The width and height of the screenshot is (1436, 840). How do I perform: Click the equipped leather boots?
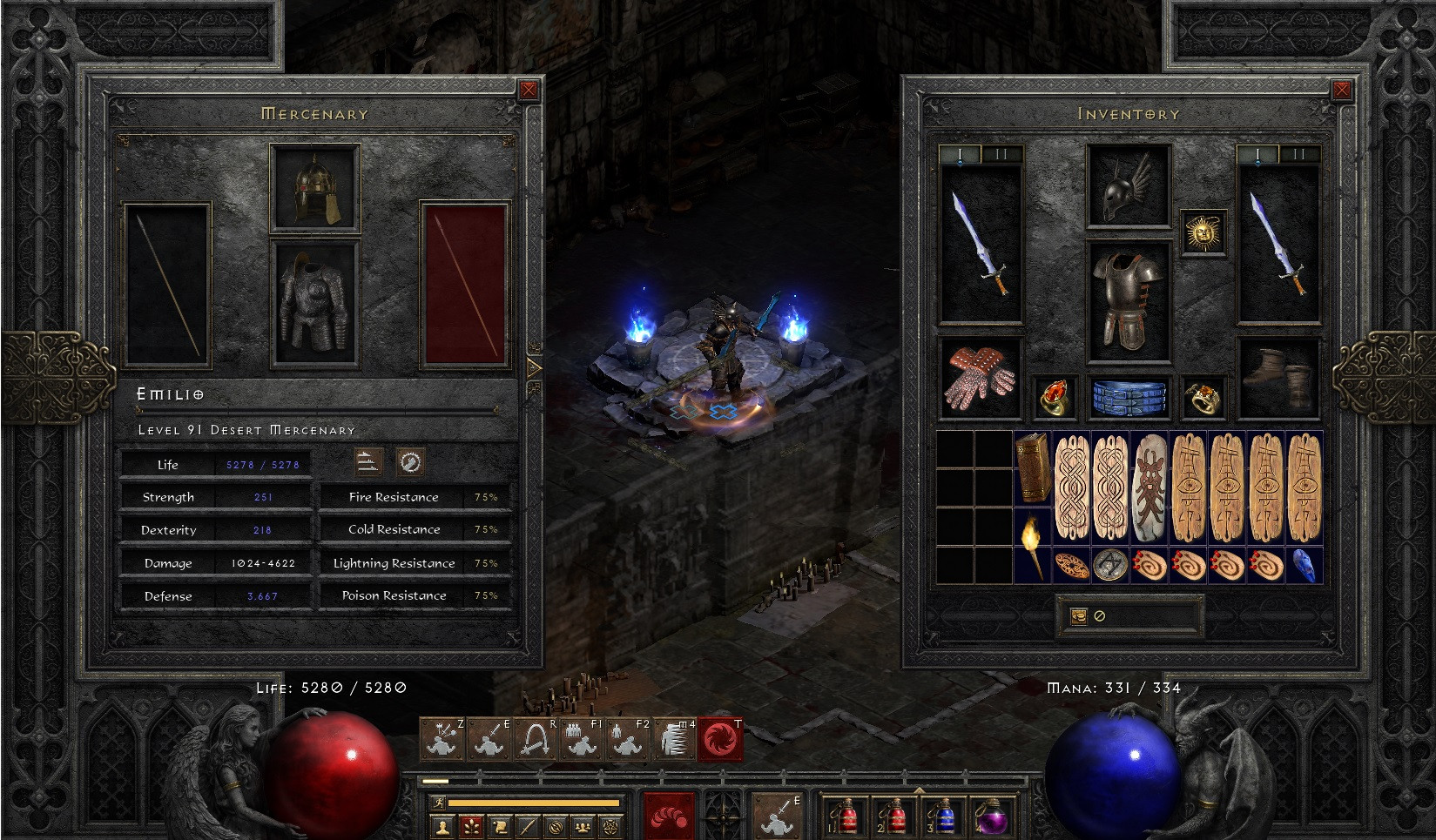coord(1278,378)
